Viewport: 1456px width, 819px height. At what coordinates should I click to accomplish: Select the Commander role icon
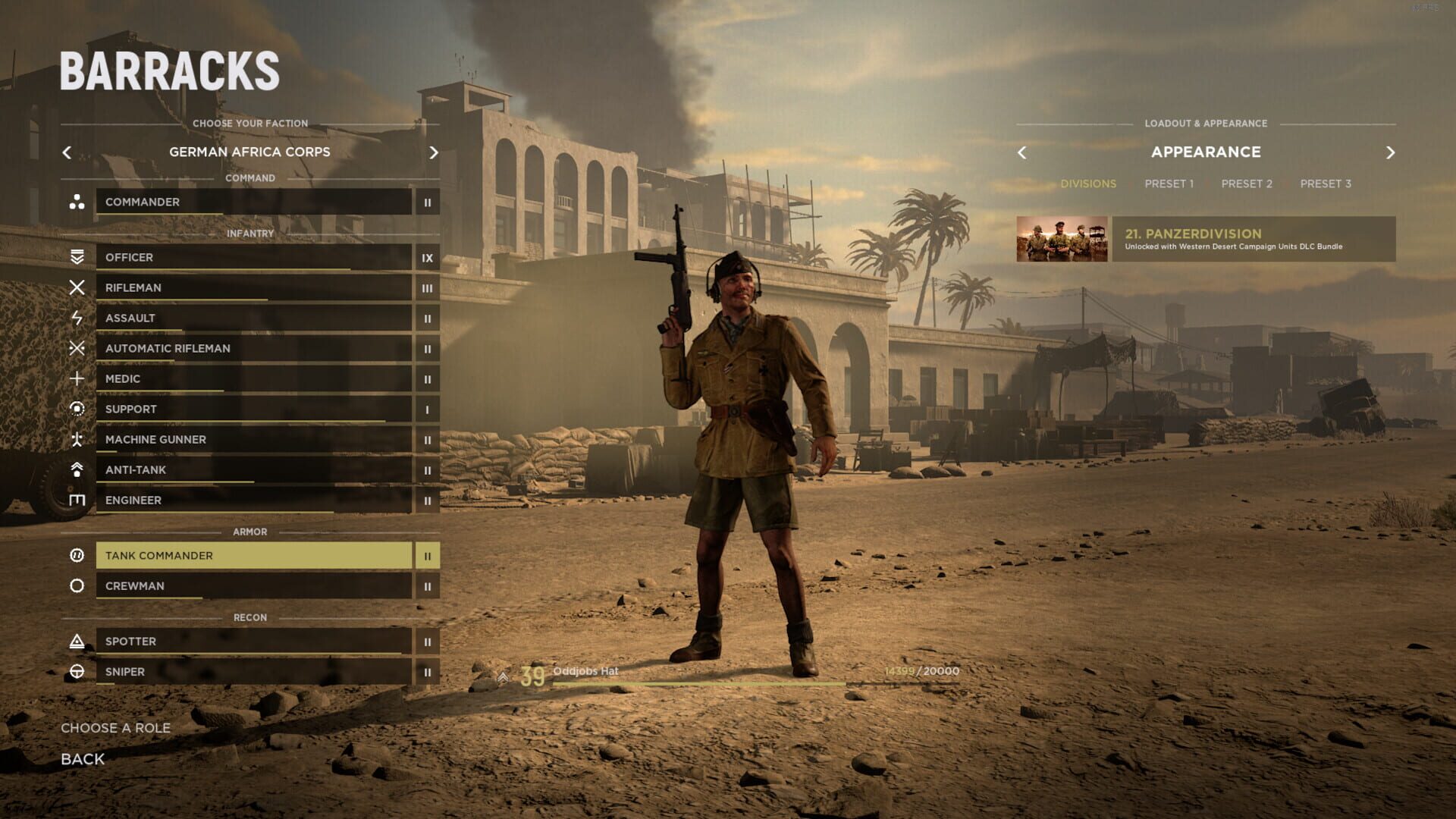(78, 202)
